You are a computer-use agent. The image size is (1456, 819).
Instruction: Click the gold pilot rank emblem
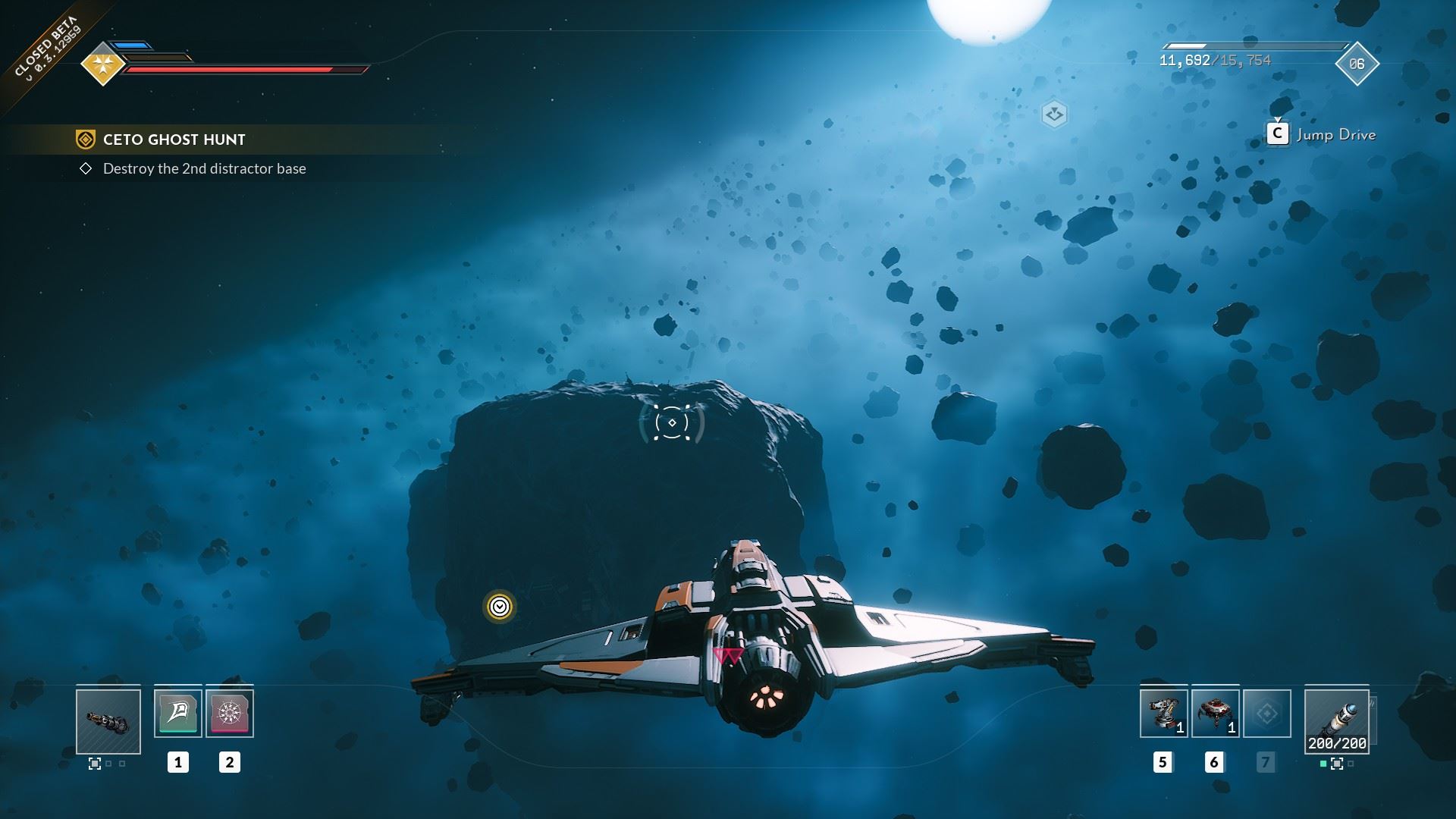coord(102,64)
